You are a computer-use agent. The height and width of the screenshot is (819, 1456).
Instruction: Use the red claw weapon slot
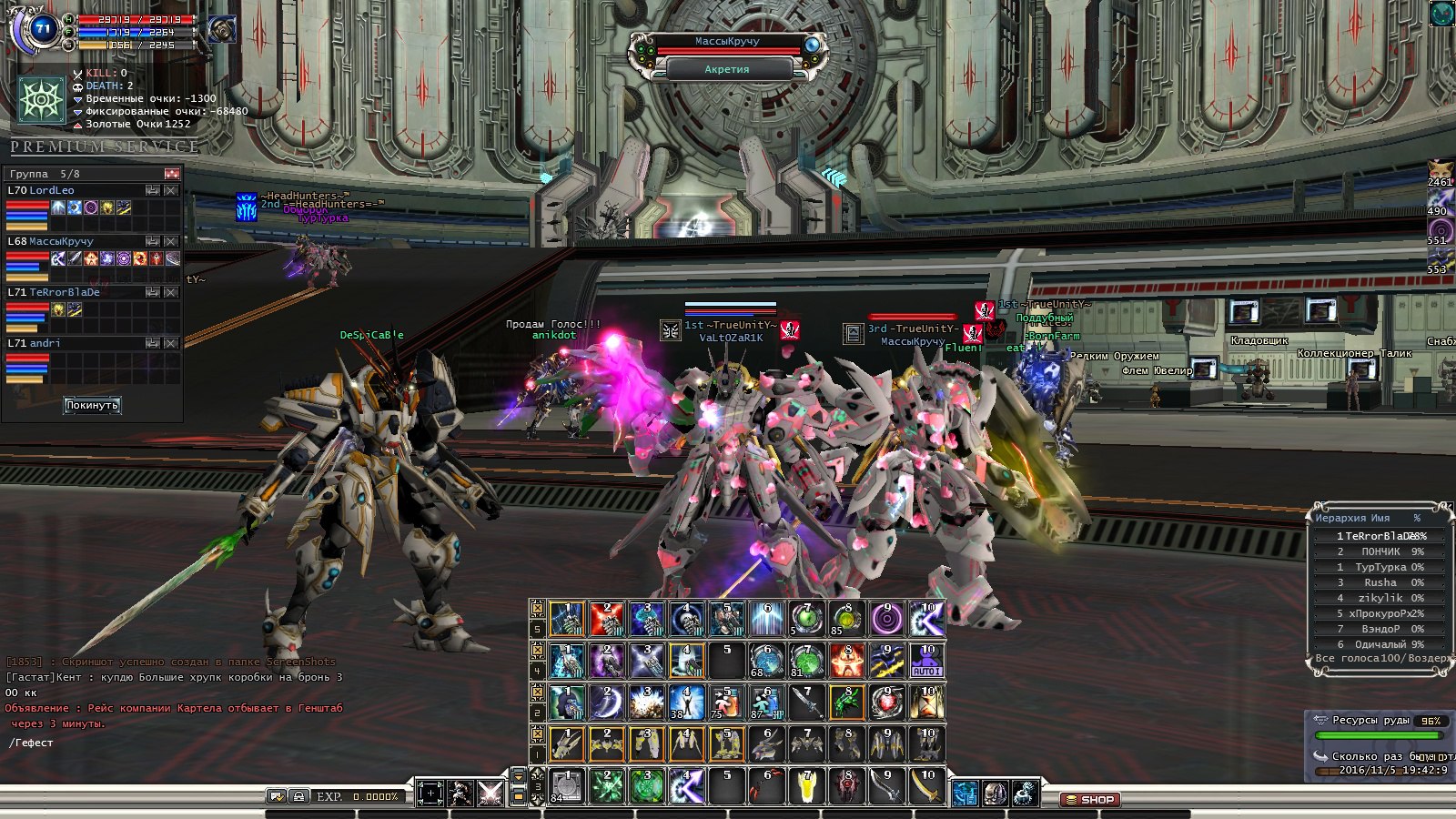pos(768,786)
